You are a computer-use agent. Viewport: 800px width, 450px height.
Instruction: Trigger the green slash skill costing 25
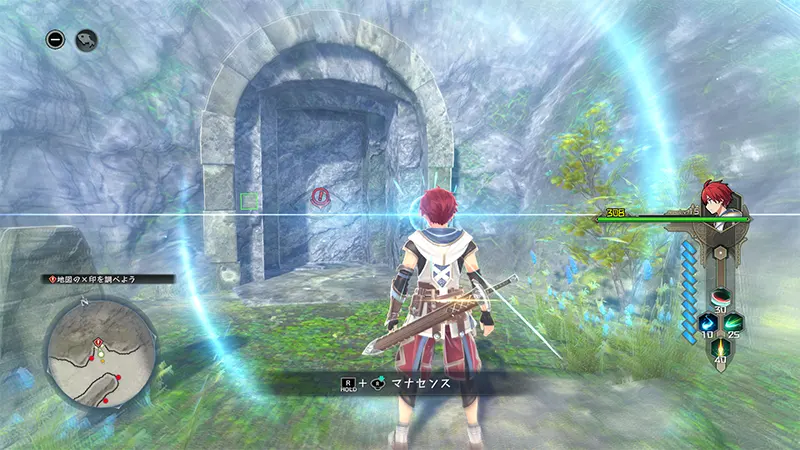pos(734,324)
